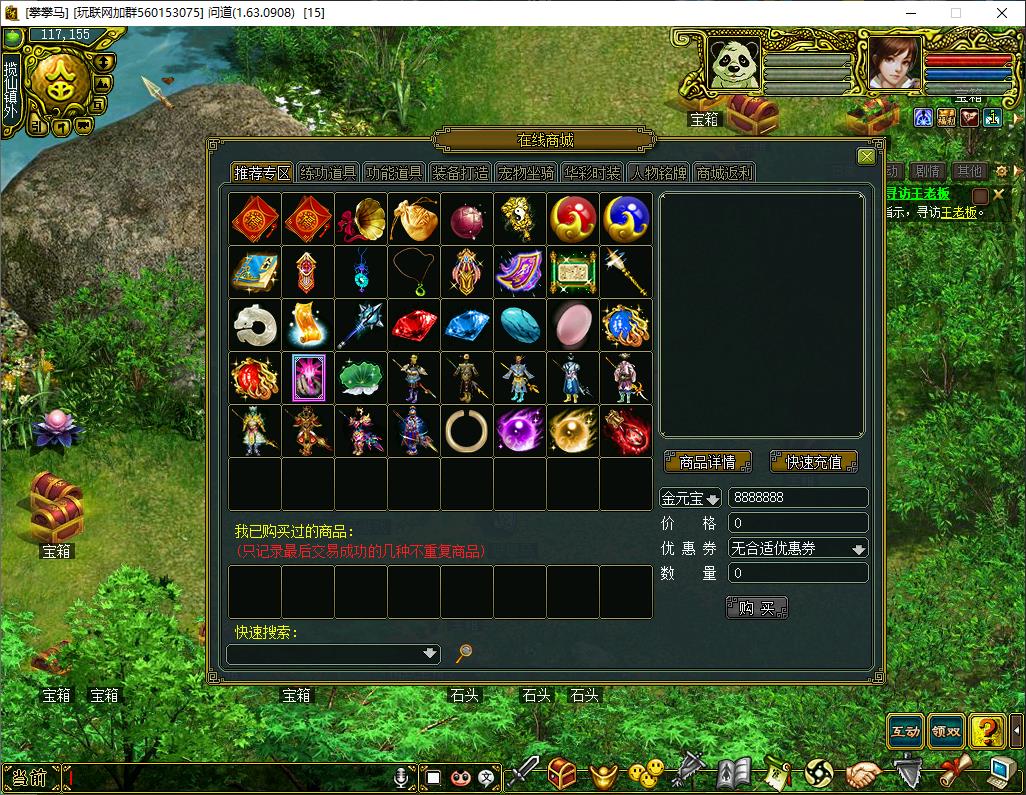Close the online shop window
Viewport: 1026px width, 795px height.
pyautogui.click(x=866, y=156)
